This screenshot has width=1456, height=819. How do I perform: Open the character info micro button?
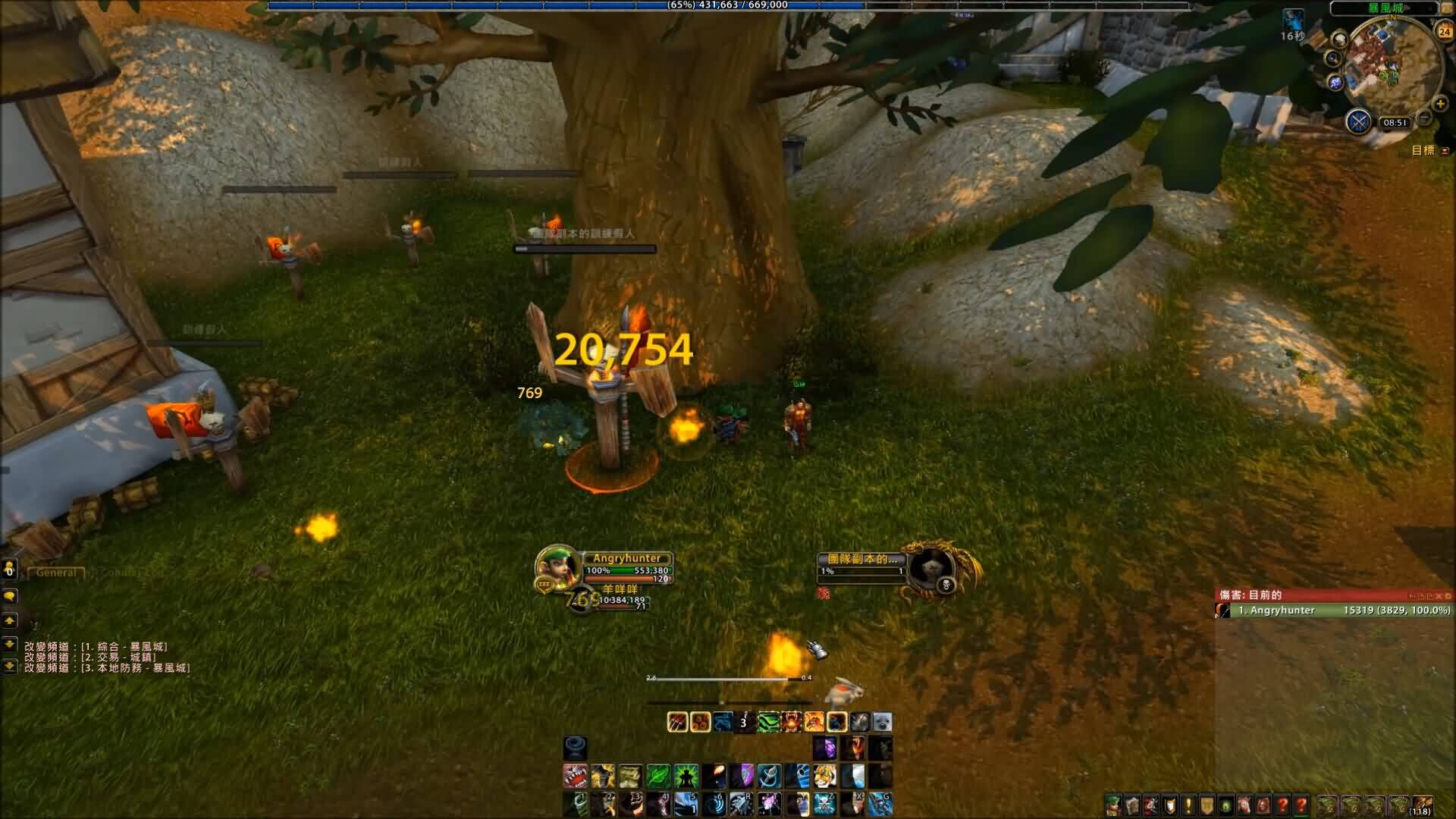[x=1112, y=805]
